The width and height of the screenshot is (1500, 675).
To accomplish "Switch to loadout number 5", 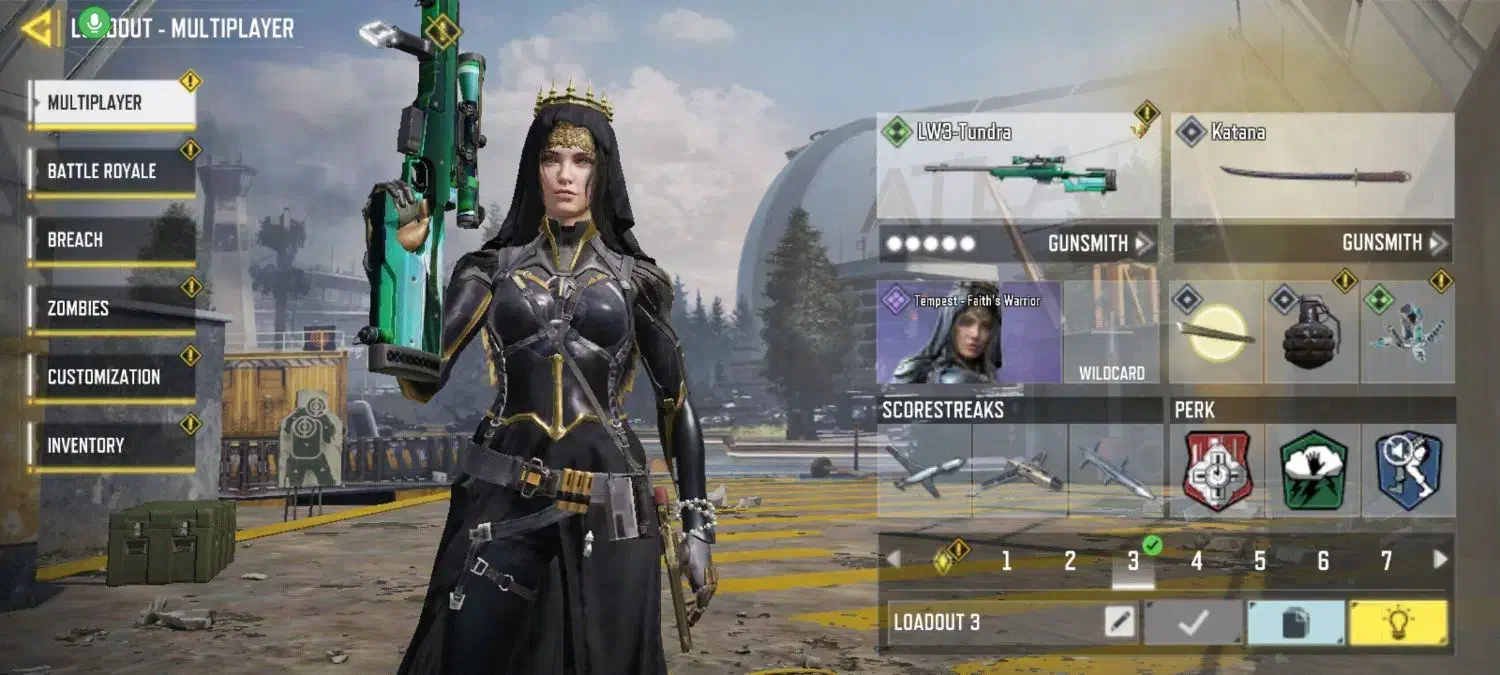I will pos(1259,561).
